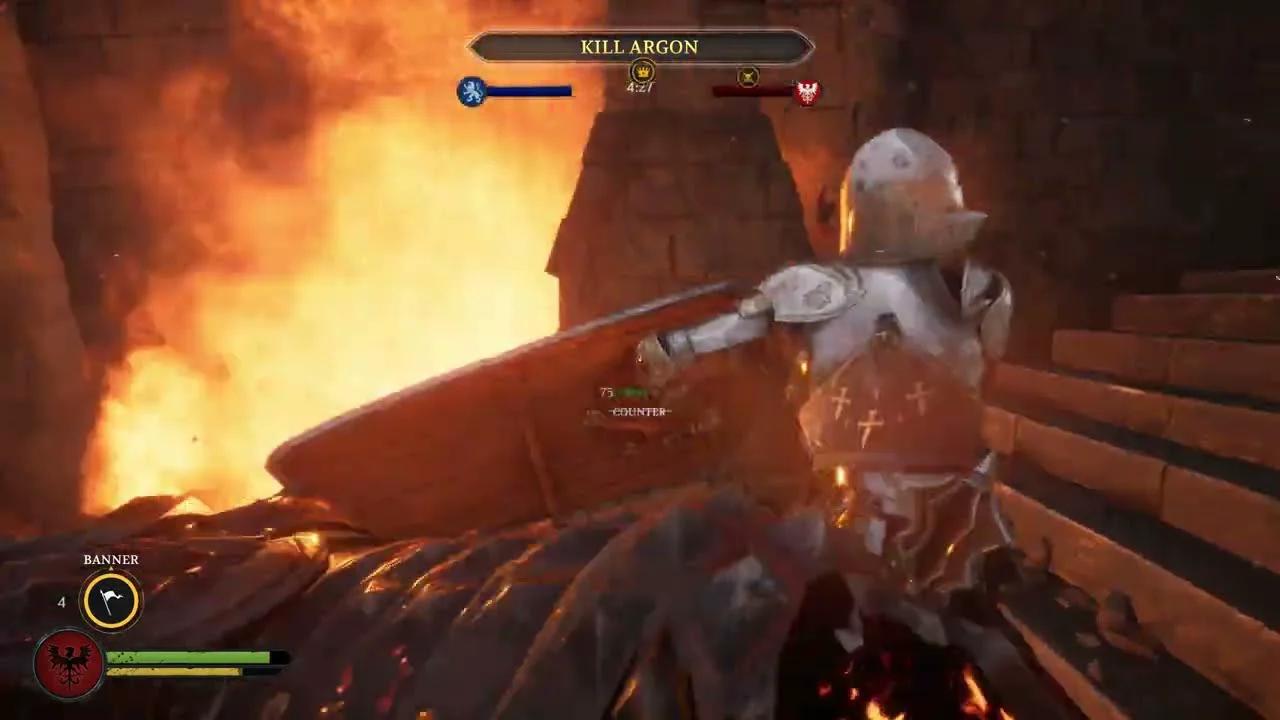Expand the BANNER equipment slot
Viewport: 1280px width, 720px height.
pos(110,598)
